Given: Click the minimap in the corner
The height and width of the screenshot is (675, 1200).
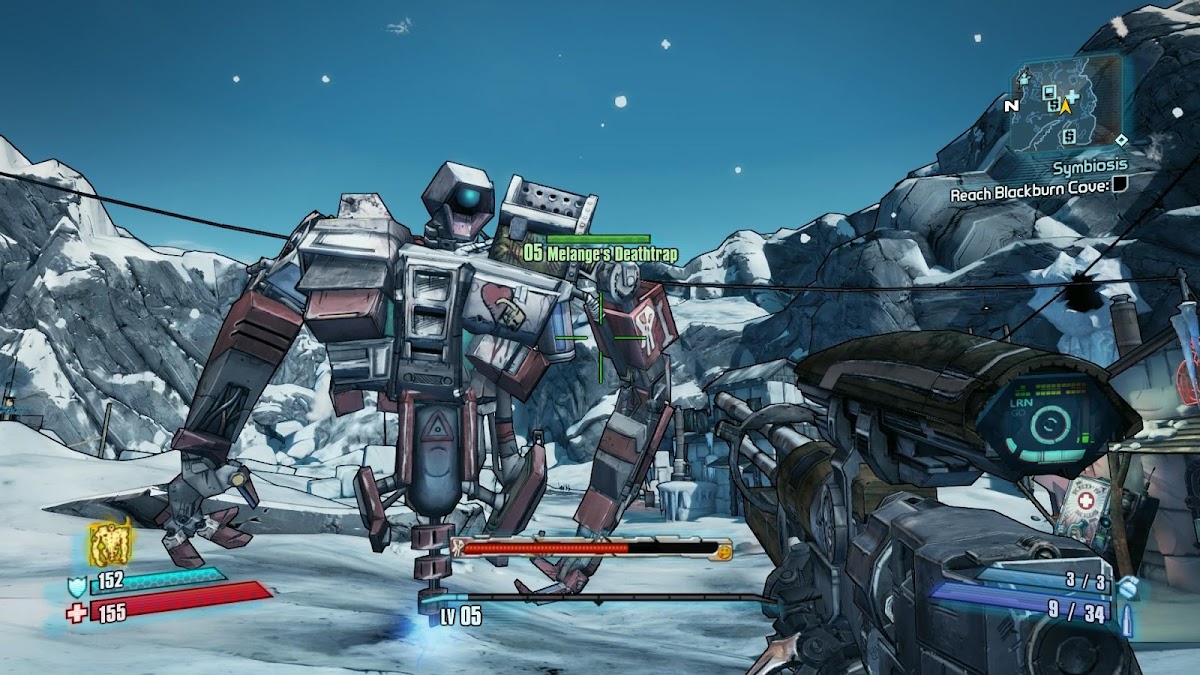Looking at the screenshot, I should click(1063, 102).
